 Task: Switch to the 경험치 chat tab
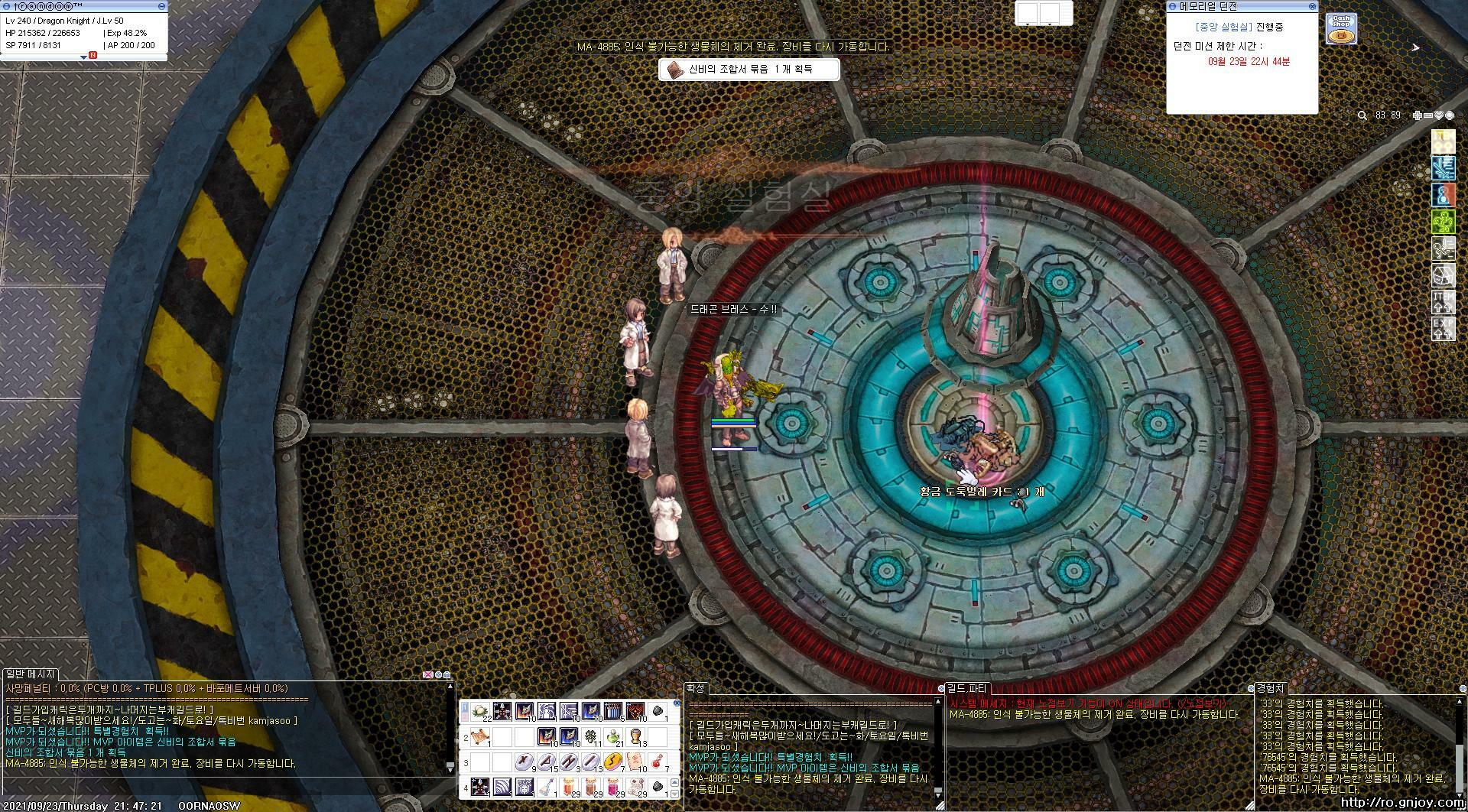coord(1271,689)
